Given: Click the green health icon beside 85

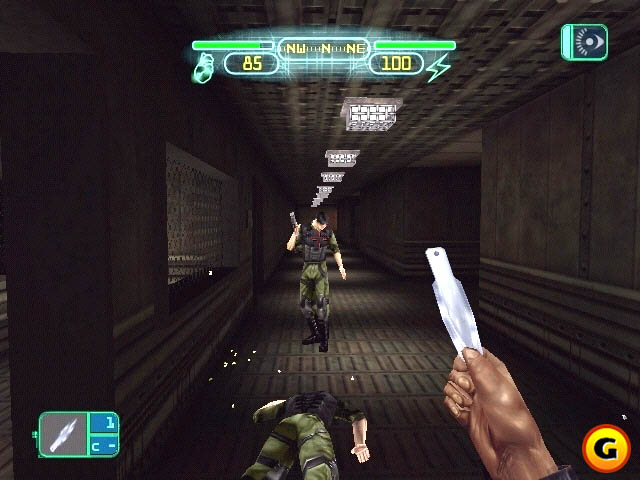Looking at the screenshot, I should 203,66.
